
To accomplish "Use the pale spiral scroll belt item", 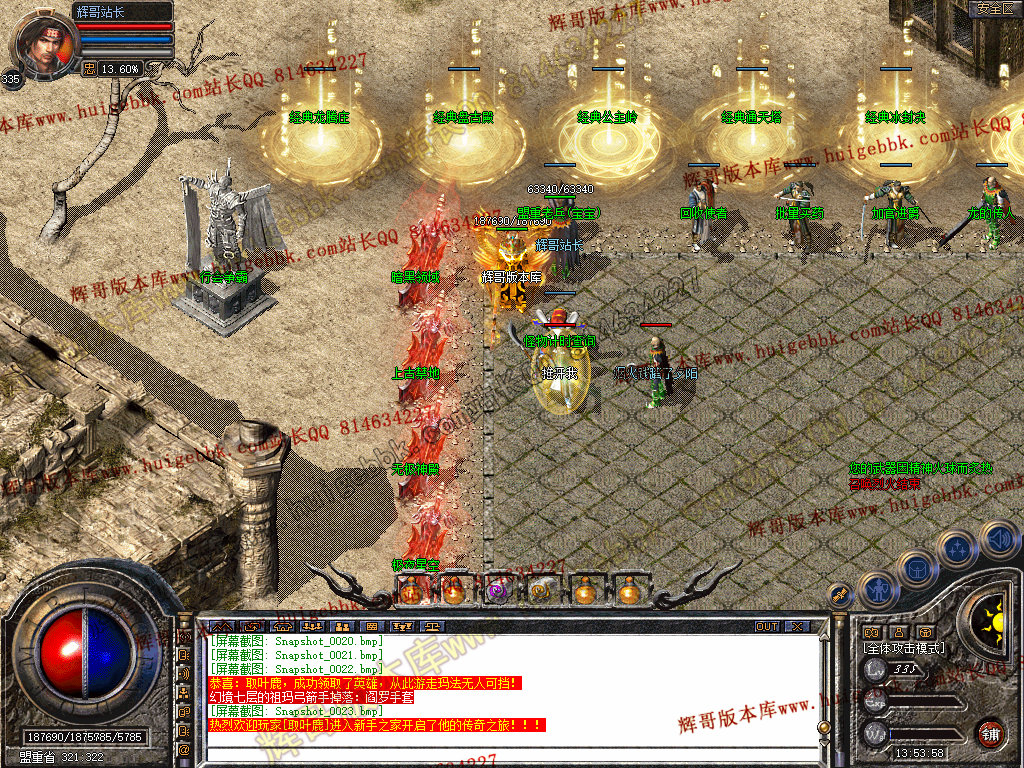I will (541, 591).
